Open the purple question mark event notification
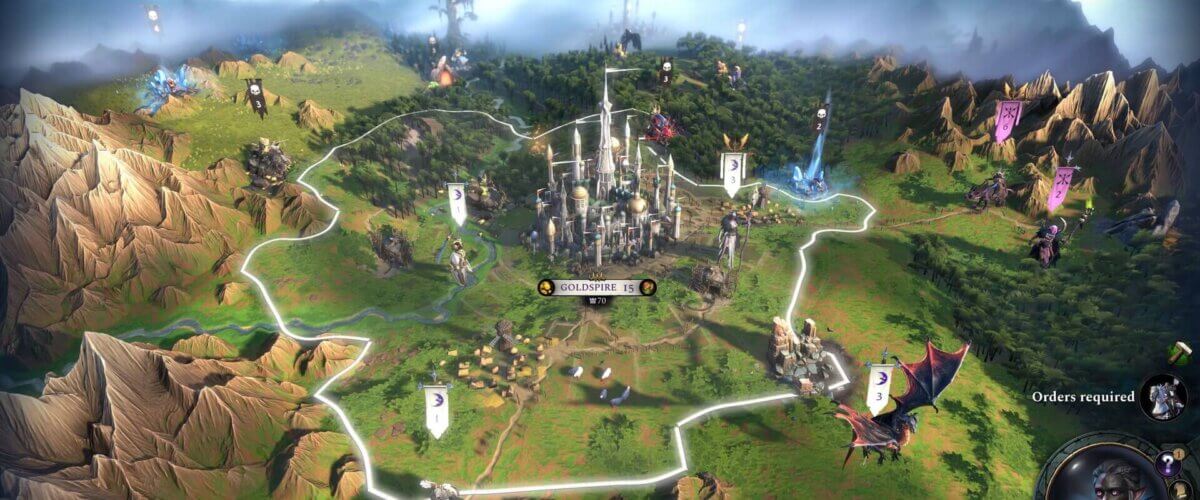 (1166, 464)
